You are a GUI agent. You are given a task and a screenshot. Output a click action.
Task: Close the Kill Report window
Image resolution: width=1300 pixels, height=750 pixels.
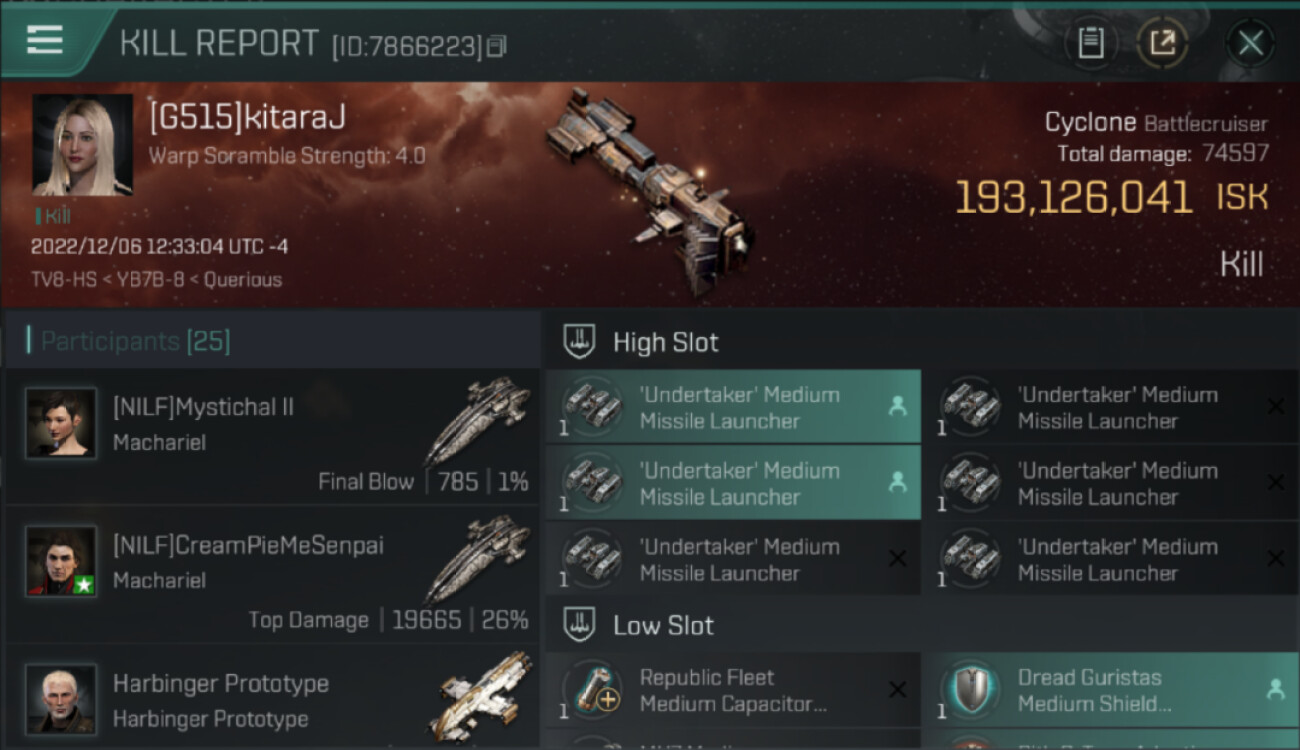tap(1250, 43)
